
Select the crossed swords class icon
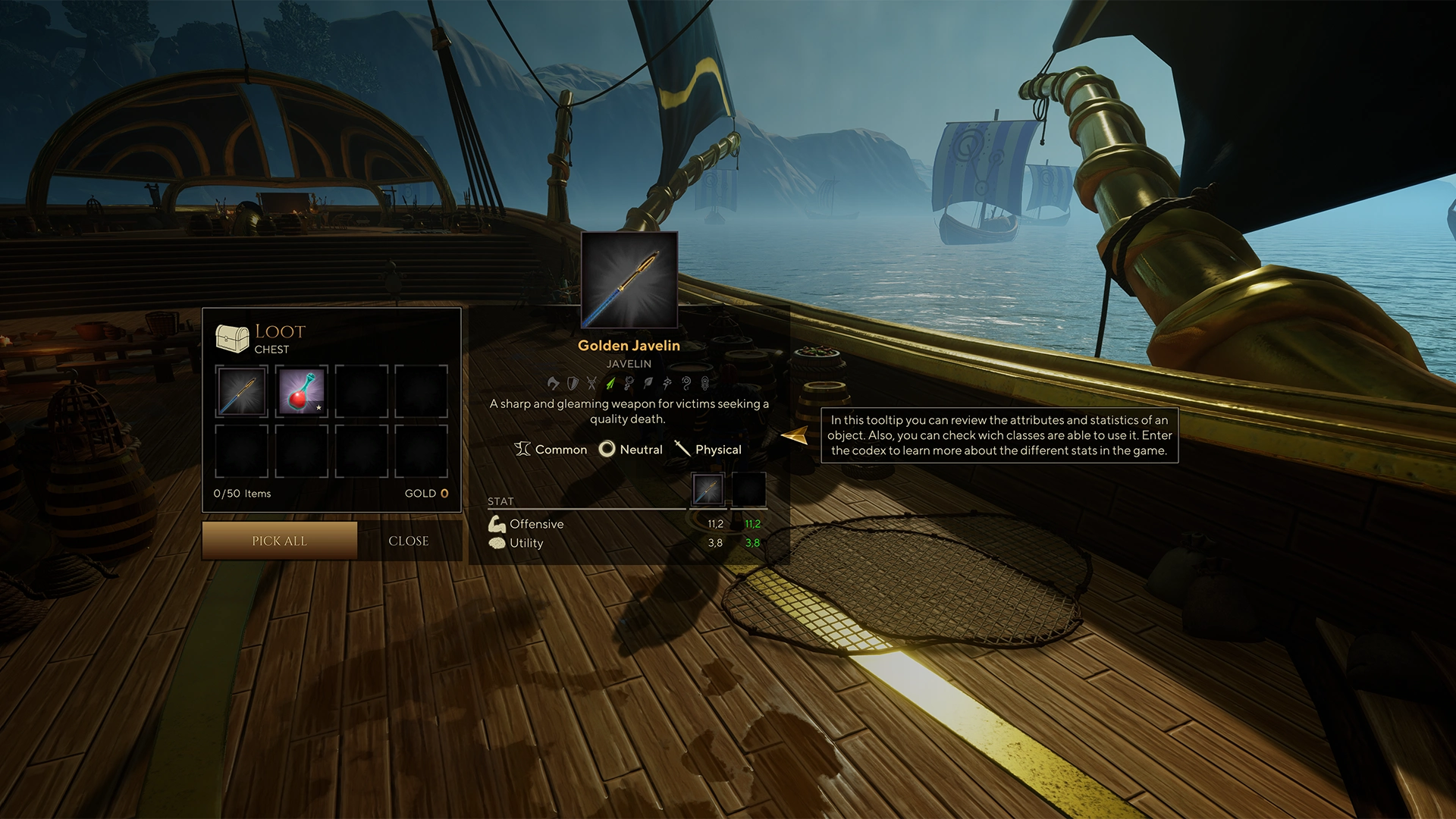click(591, 383)
